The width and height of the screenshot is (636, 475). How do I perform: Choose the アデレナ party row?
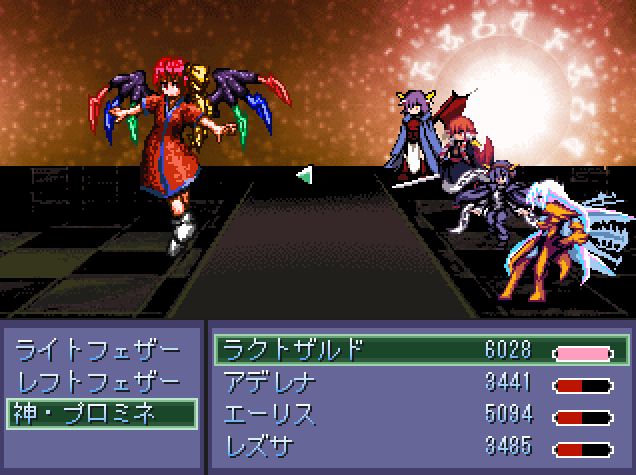point(420,382)
